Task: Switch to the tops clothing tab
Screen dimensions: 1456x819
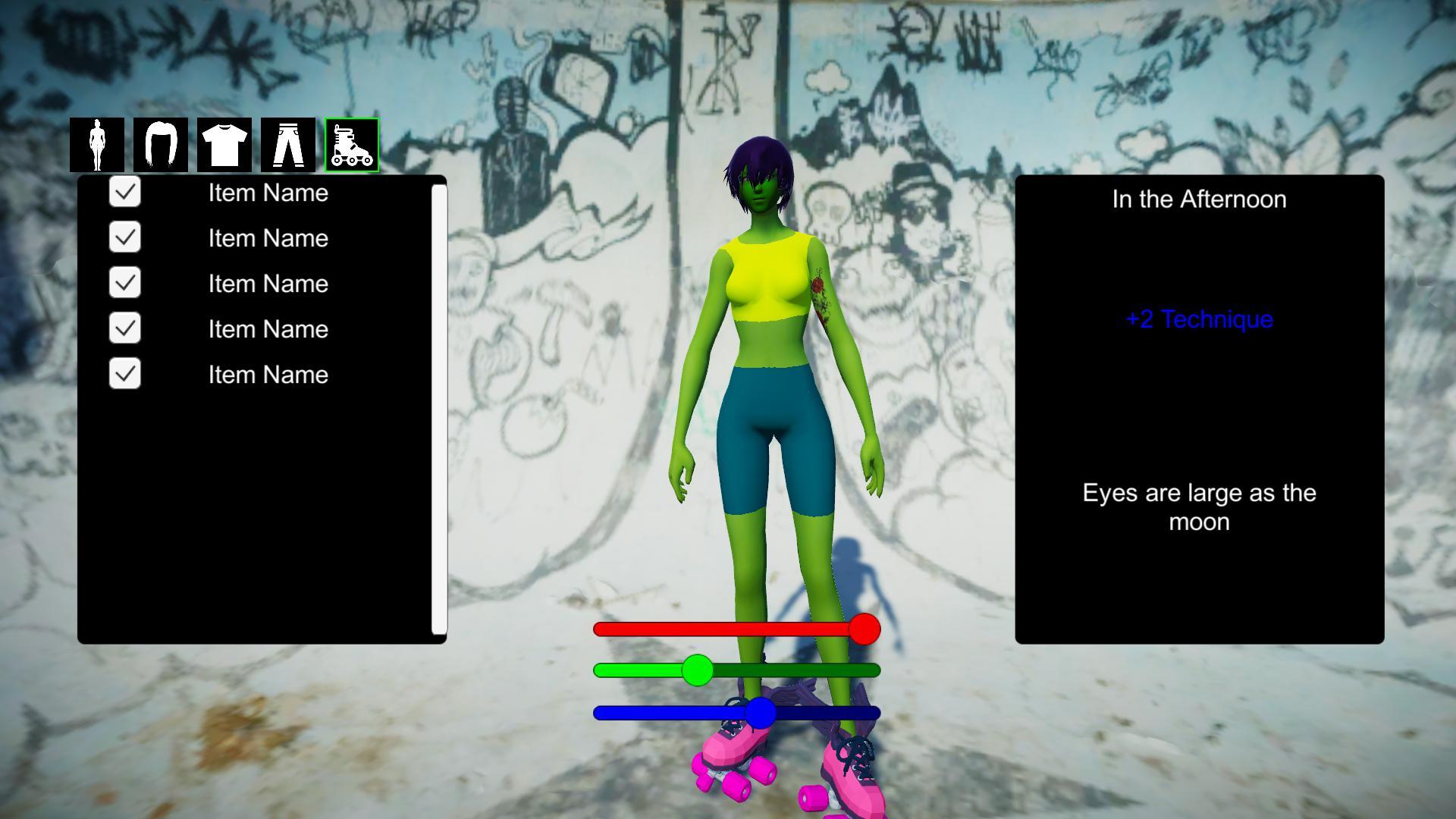Action: (224, 146)
